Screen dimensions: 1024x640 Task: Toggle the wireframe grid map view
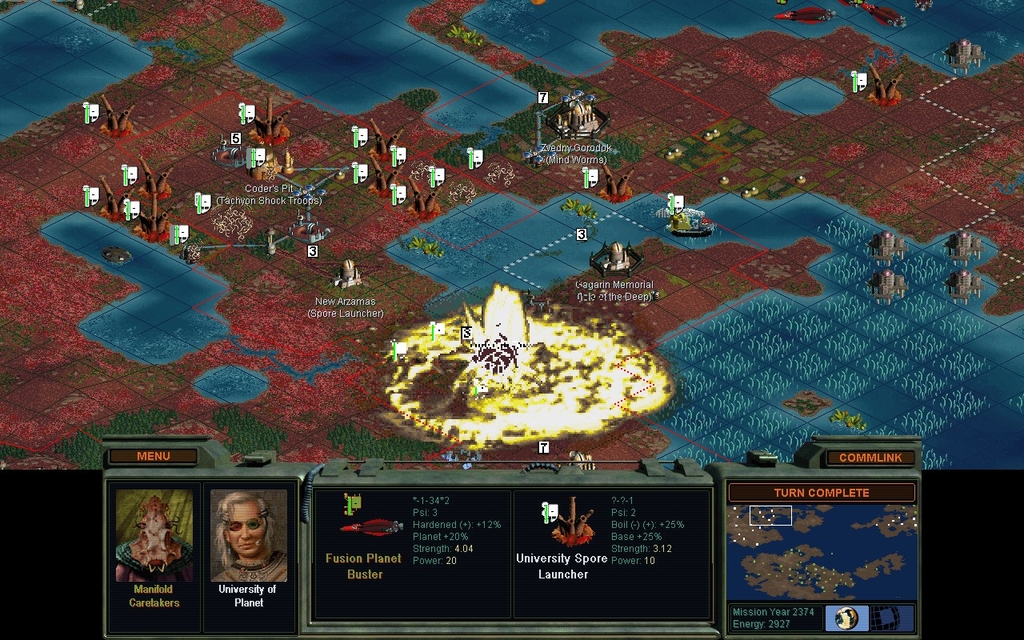tap(883, 617)
